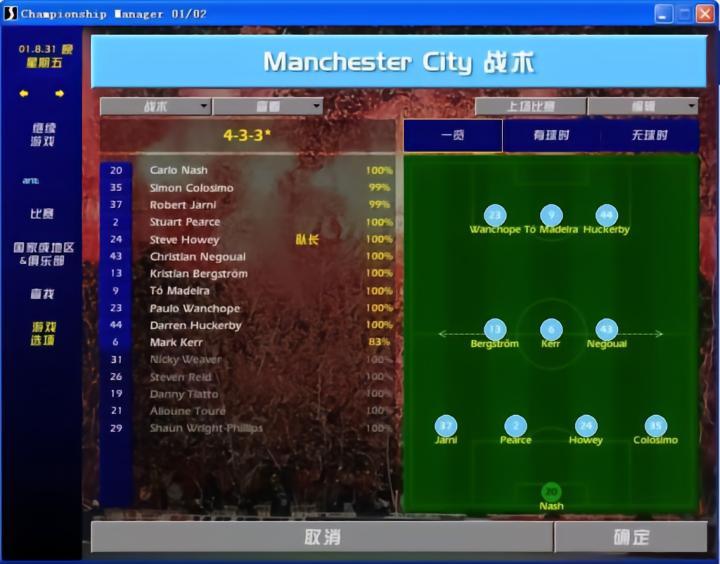Open the 编辑 dropdown on the right
The height and width of the screenshot is (564, 720).
coord(642,106)
